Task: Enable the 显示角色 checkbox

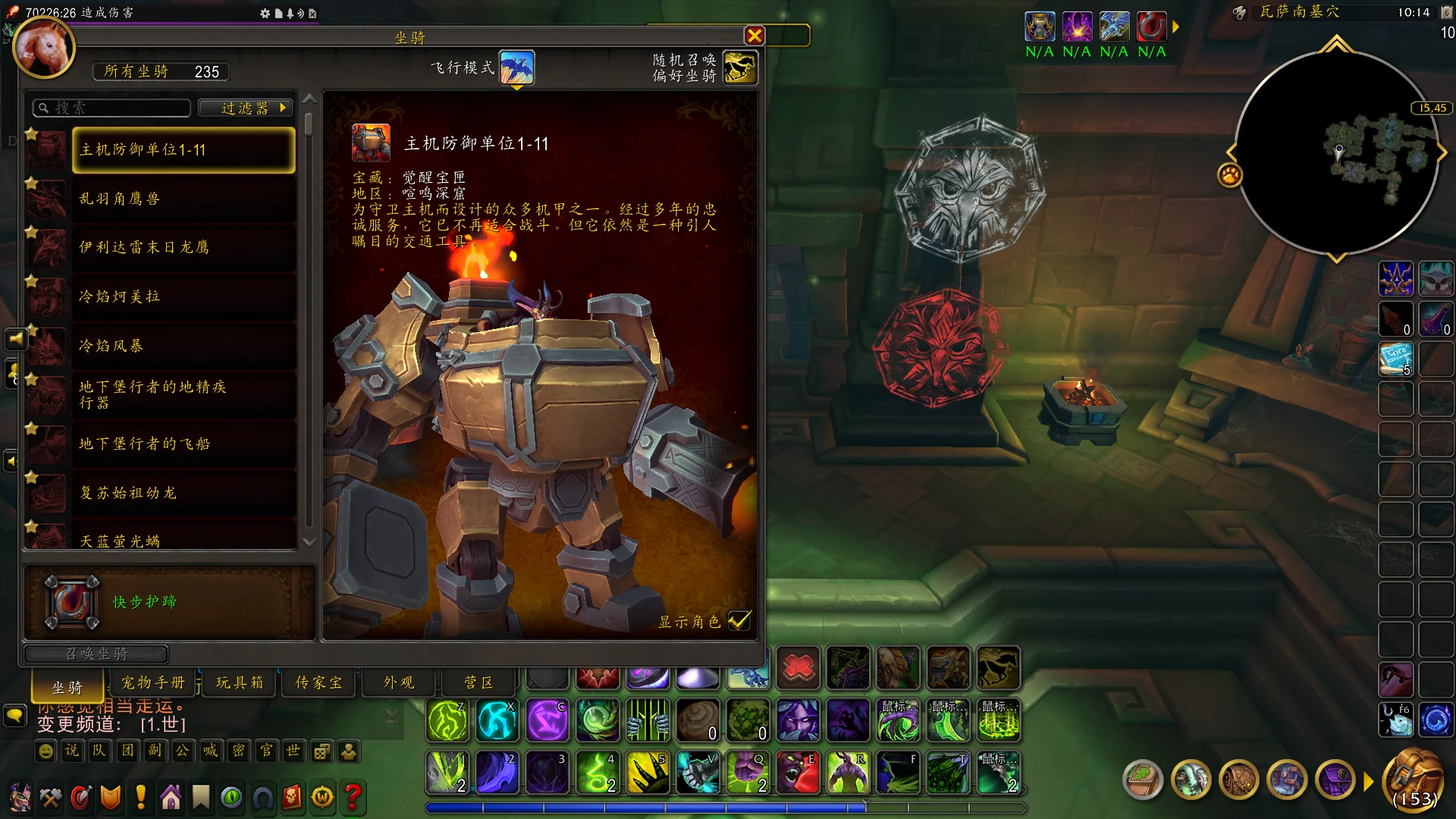Action: pyautogui.click(x=738, y=621)
